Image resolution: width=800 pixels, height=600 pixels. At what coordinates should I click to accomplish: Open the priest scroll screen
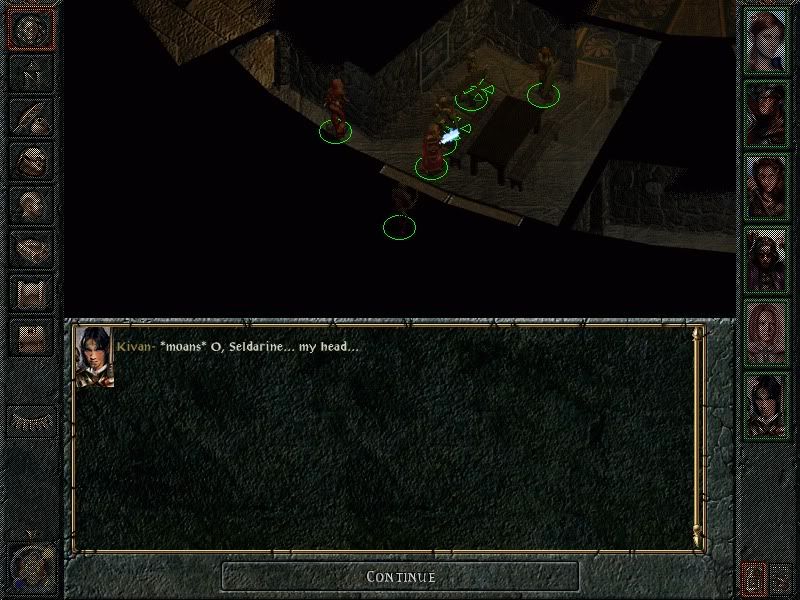point(30,292)
